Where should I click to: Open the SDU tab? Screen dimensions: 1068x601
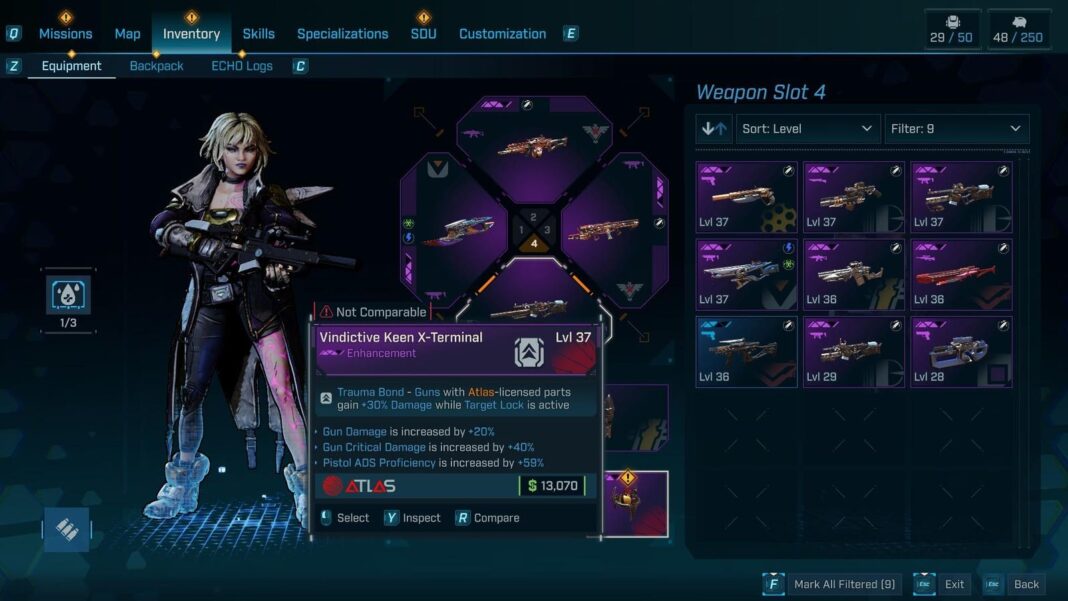[423, 34]
